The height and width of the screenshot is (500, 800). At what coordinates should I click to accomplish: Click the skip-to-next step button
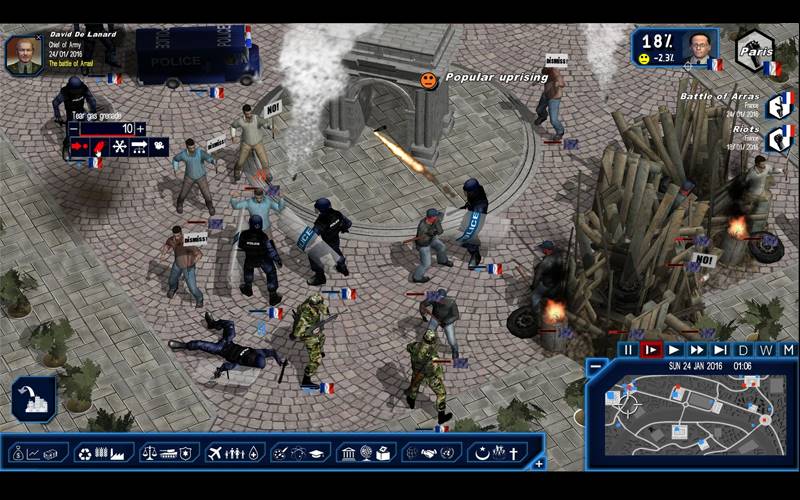[x=720, y=350]
